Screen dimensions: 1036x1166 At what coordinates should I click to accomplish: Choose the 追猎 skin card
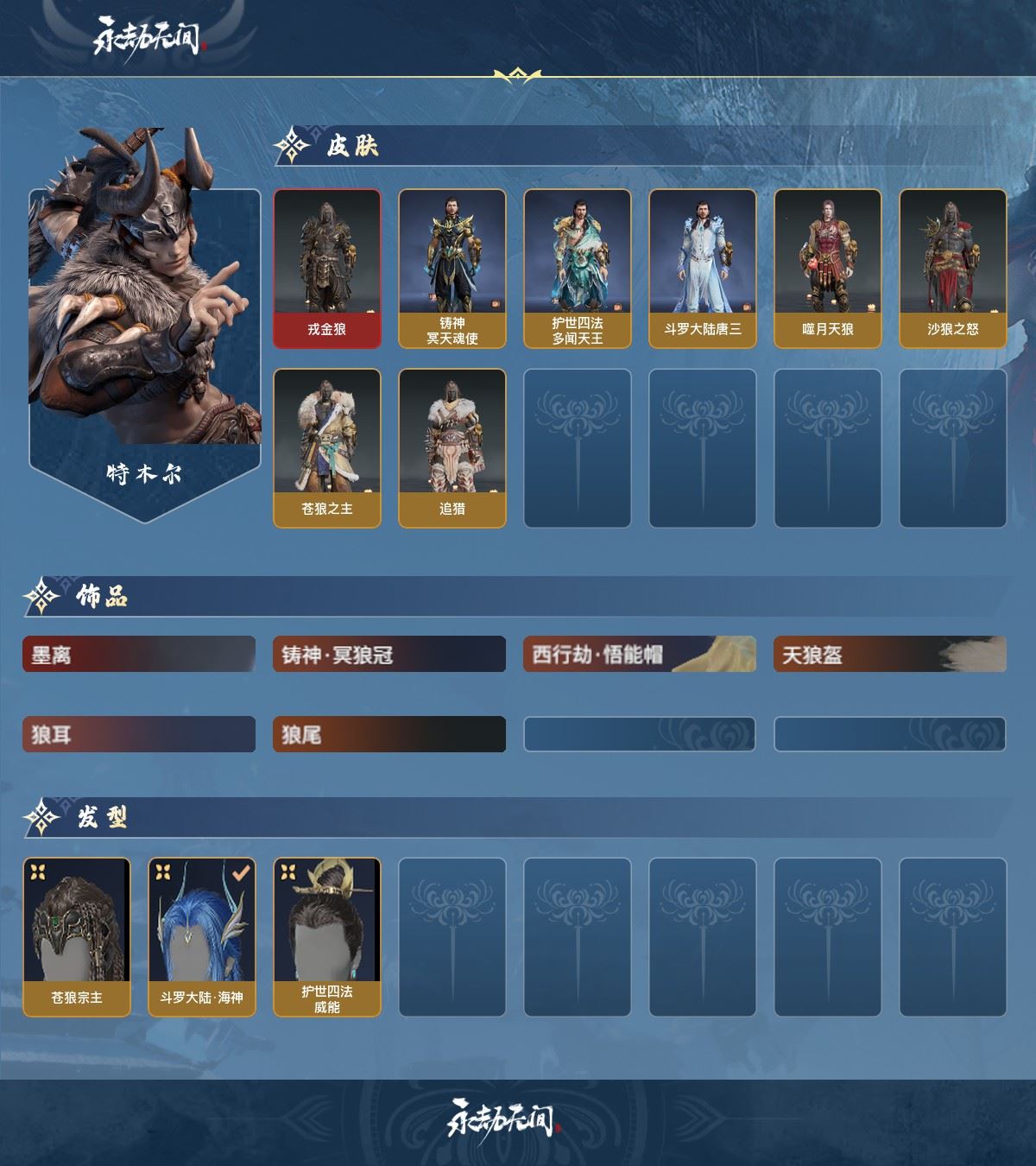point(452,447)
